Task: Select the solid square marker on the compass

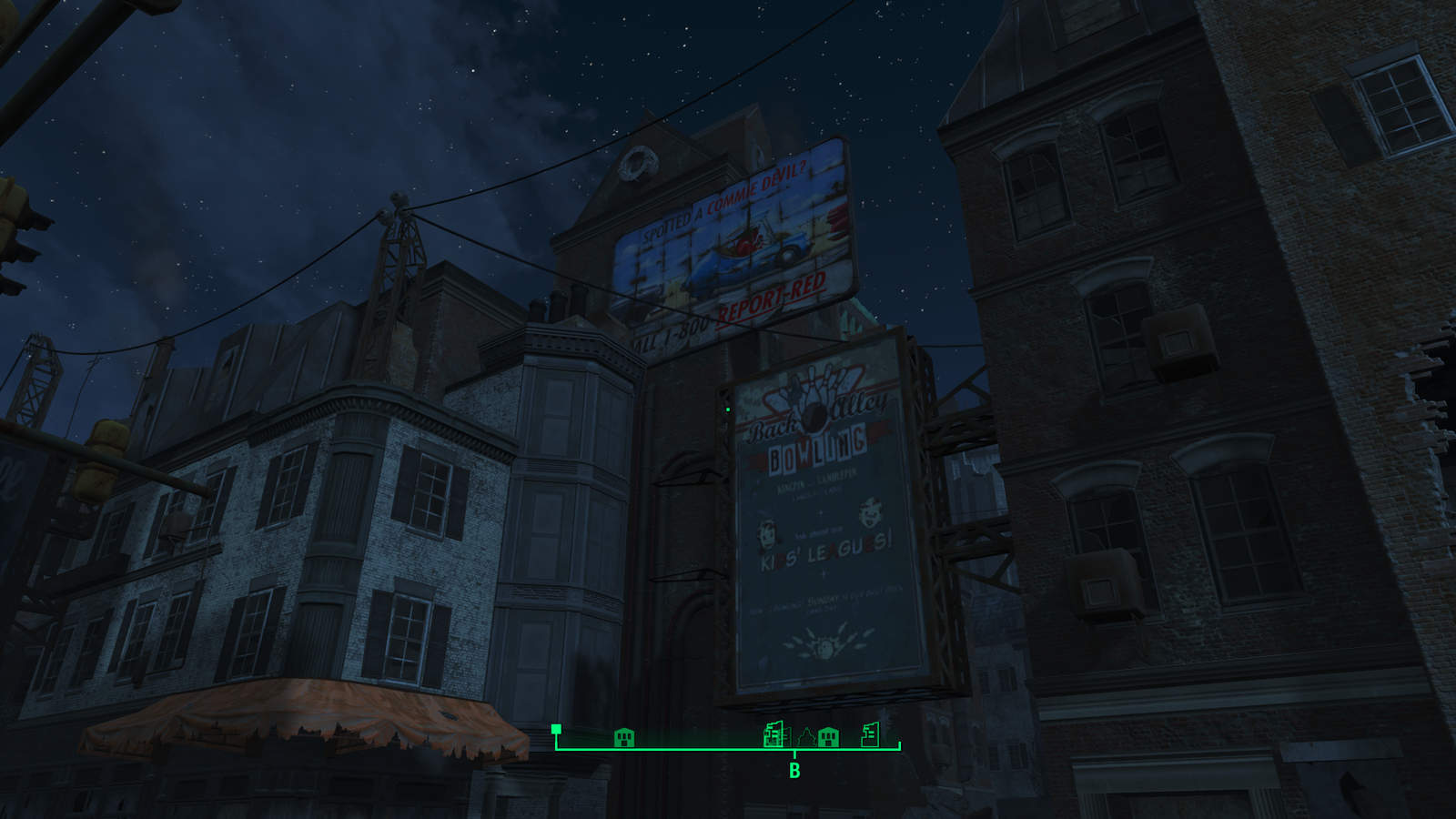Action: pyautogui.click(x=556, y=729)
